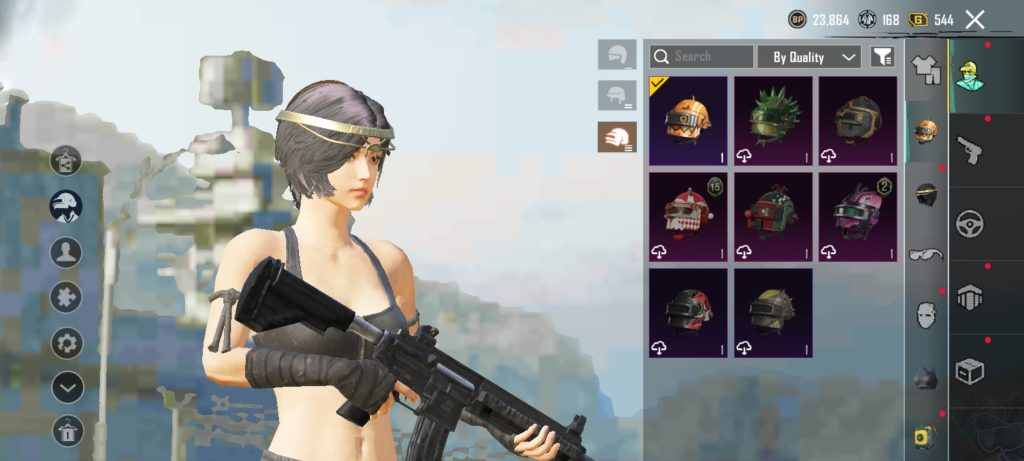Open the crate box category
The height and width of the screenshot is (461, 1024).
tap(969, 371)
